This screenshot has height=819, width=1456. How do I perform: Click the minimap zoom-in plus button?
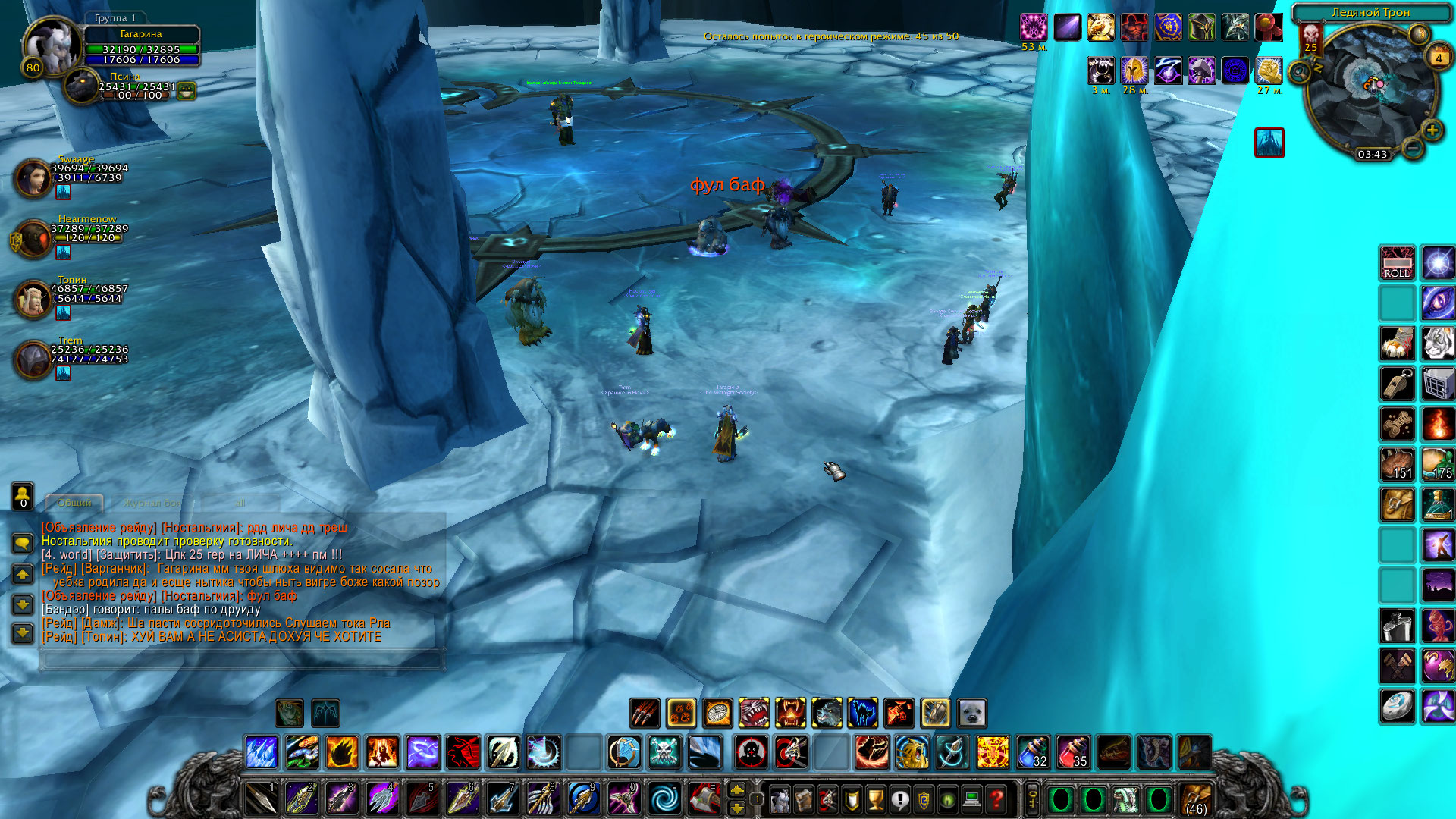click(1432, 130)
